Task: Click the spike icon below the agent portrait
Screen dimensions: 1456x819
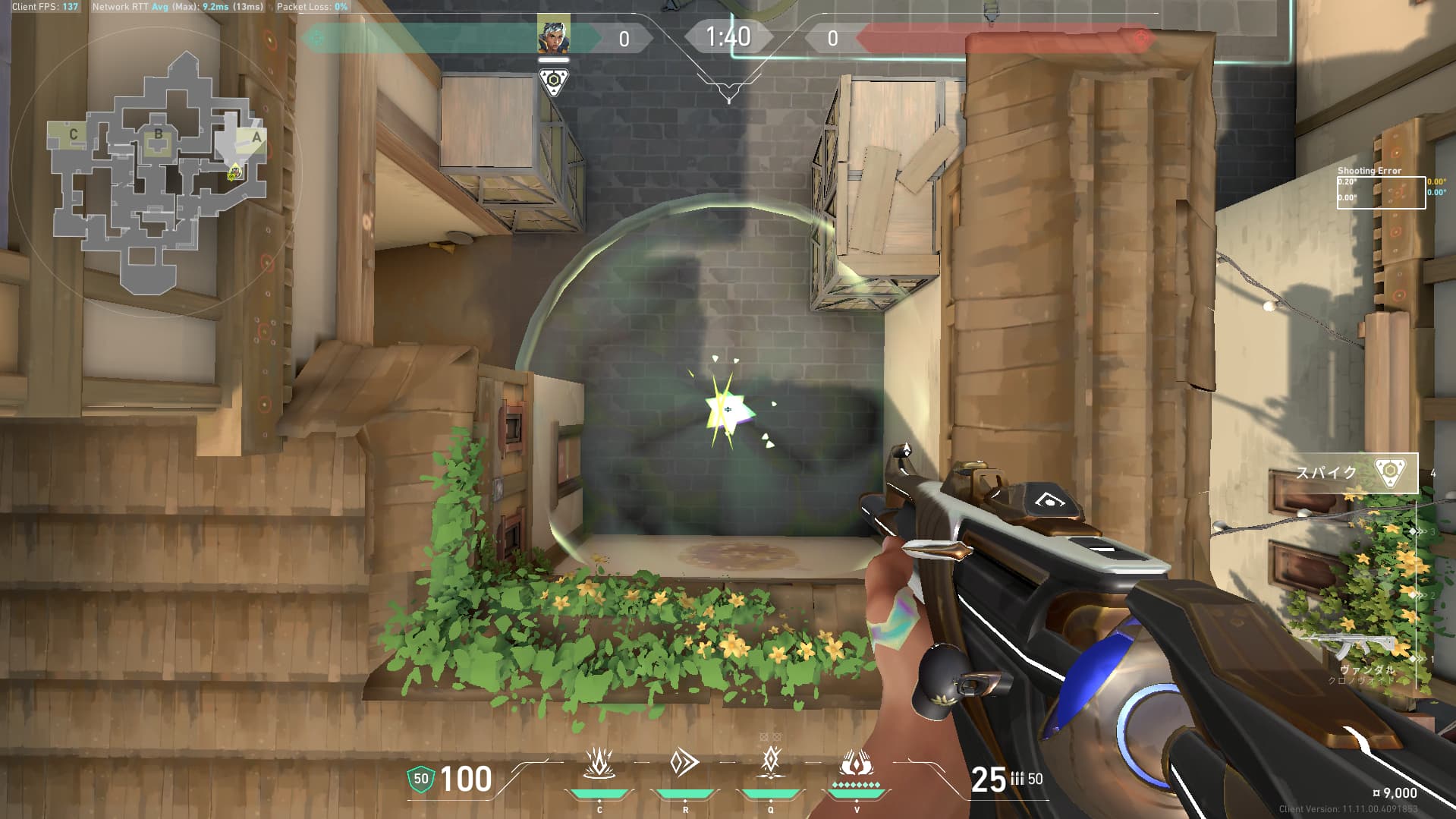Action: 553,81
